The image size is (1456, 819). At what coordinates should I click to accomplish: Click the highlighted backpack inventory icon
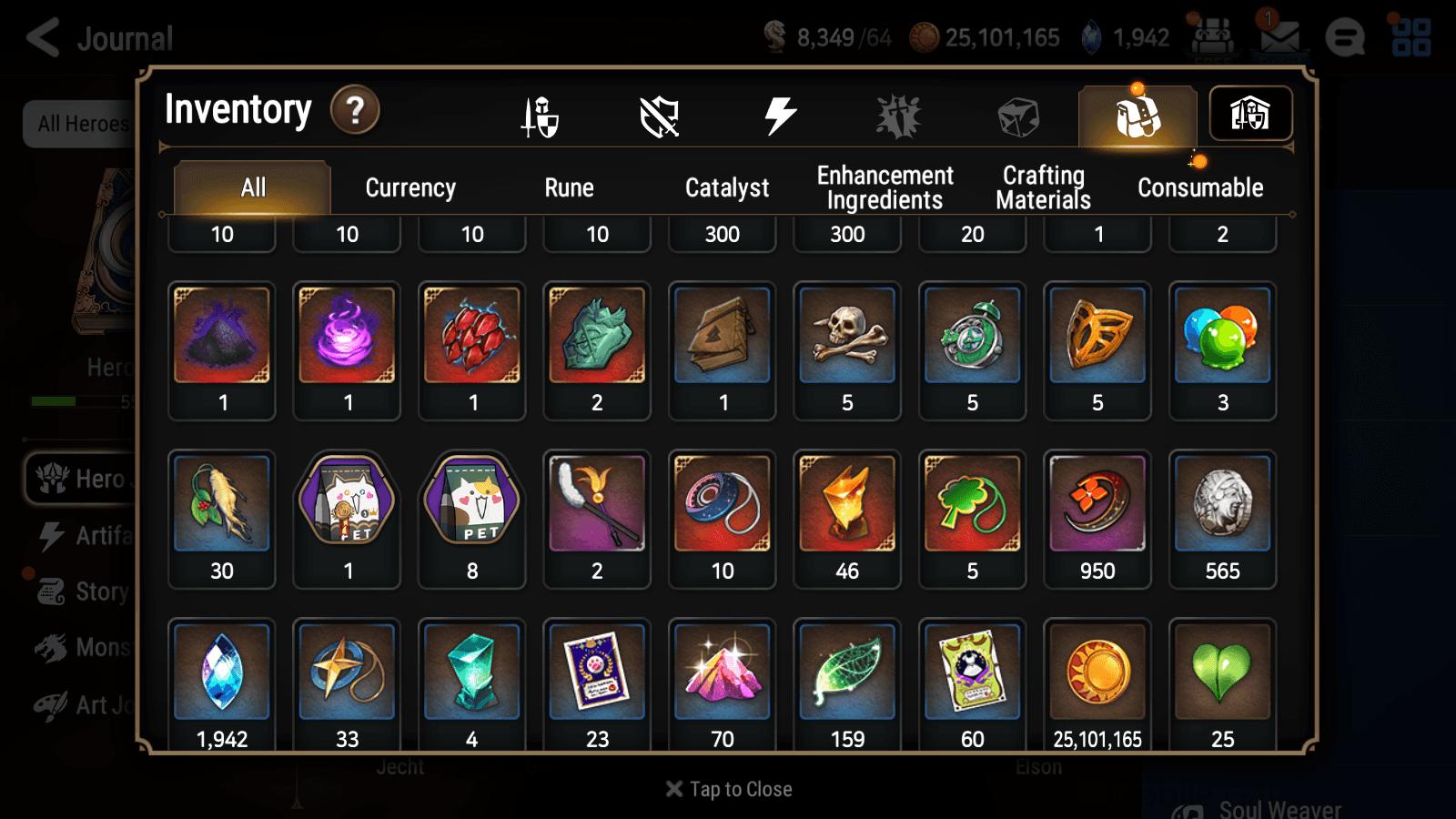pos(1137,116)
